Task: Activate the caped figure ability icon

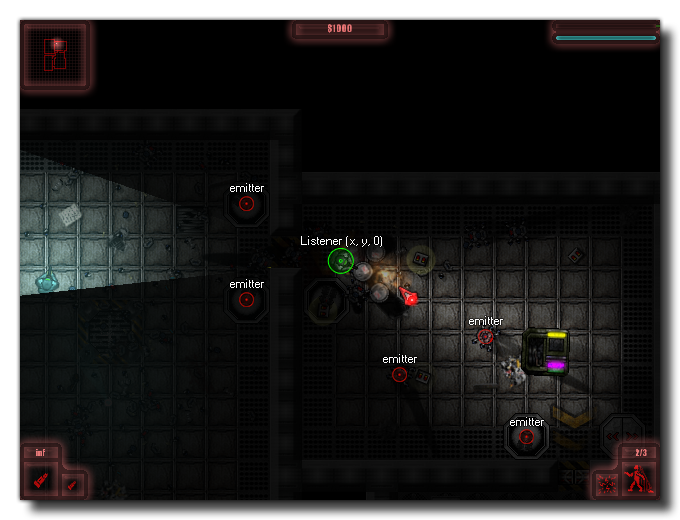Action: 636,480
